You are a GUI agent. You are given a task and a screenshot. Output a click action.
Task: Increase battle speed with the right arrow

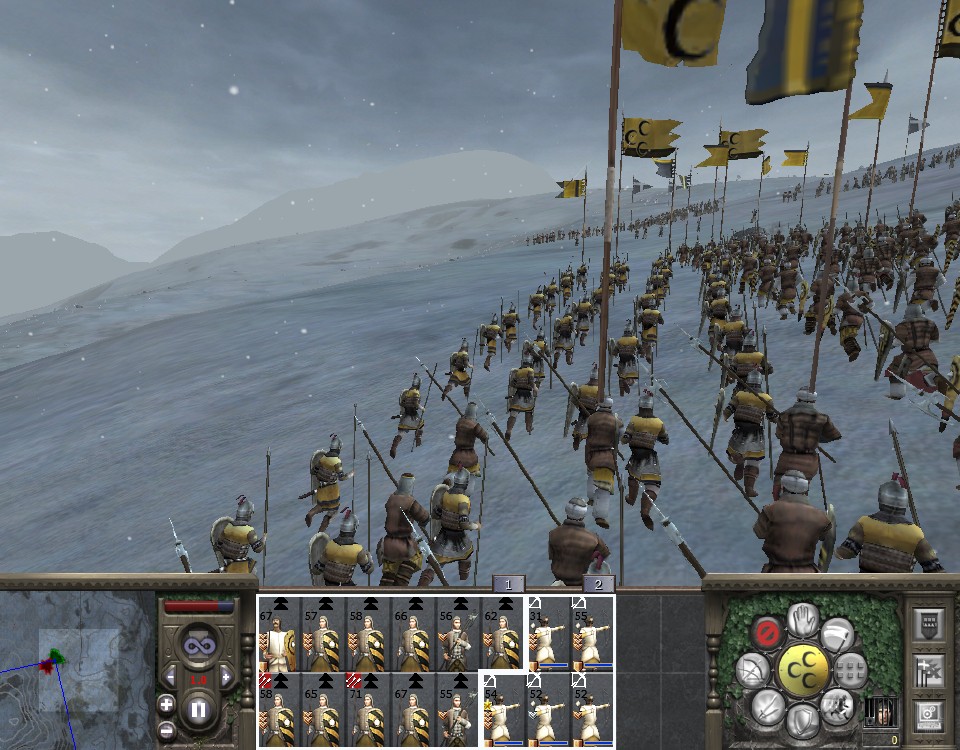[225, 678]
